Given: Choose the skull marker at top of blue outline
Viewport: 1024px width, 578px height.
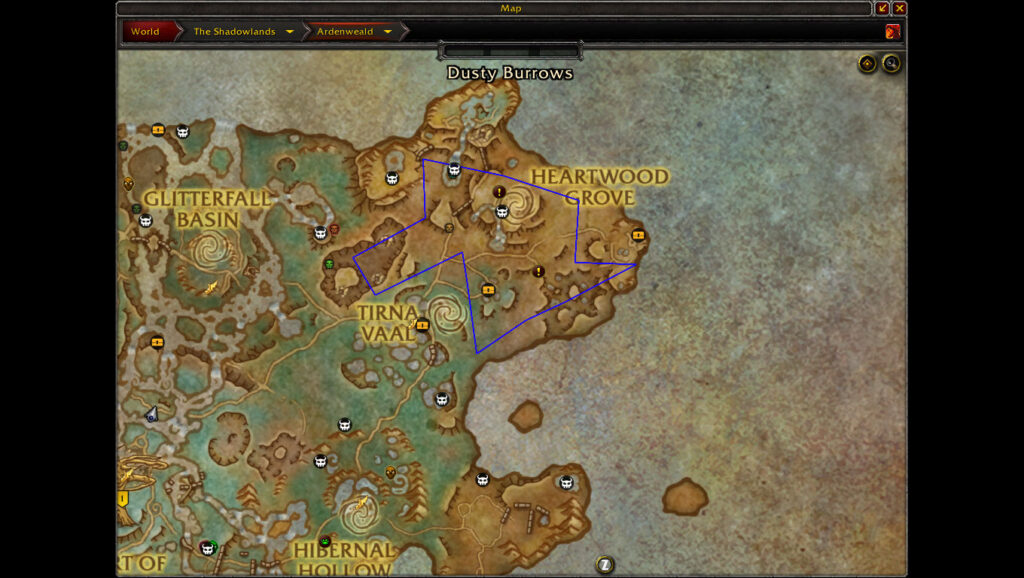Looking at the screenshot, I should [454, 169].
